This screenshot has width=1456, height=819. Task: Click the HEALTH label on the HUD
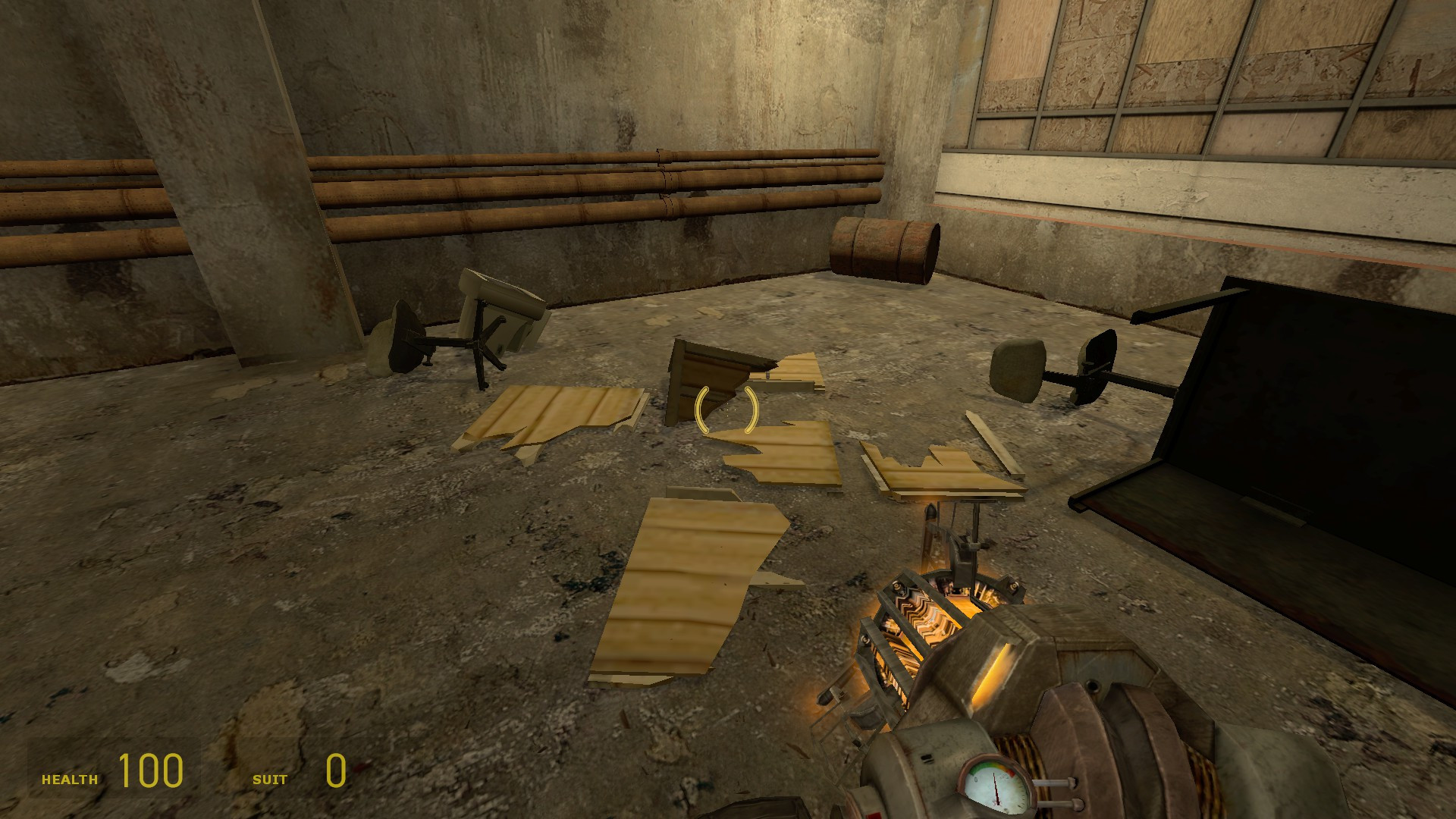coord(71,777)
